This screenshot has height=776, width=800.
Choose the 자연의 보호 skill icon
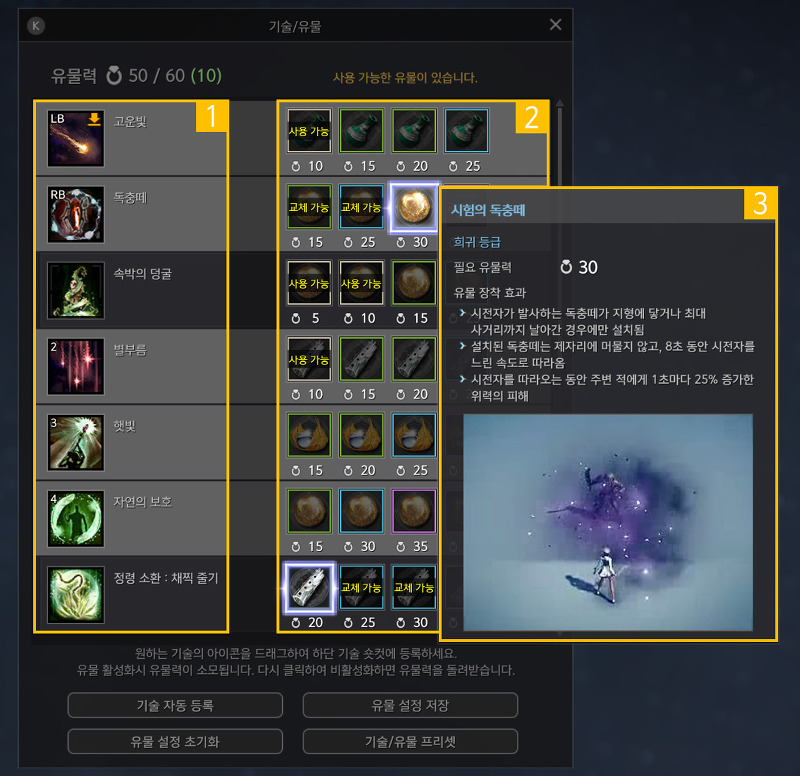(x=76, y=516)
